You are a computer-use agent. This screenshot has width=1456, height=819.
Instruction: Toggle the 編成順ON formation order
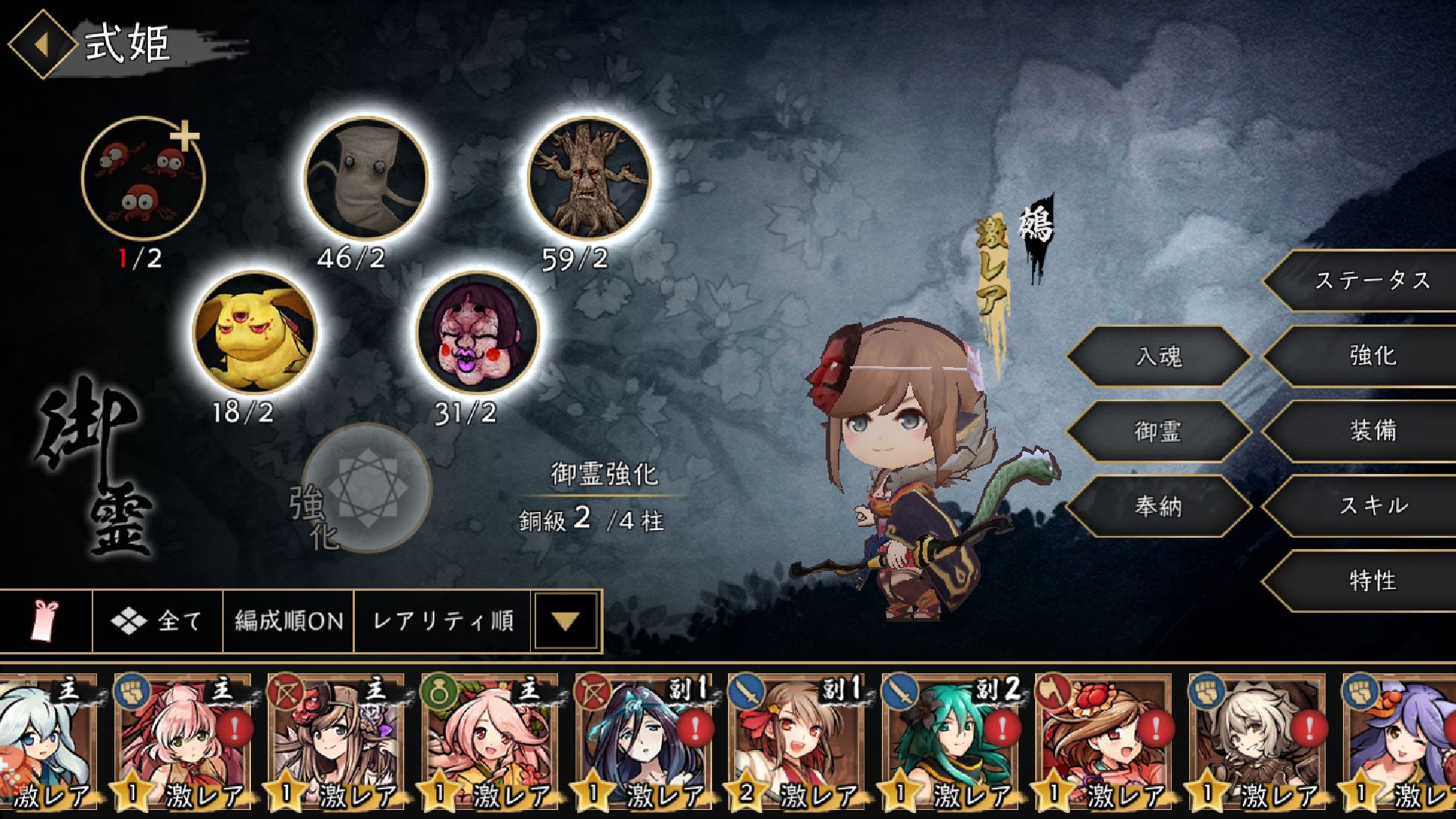288,621
